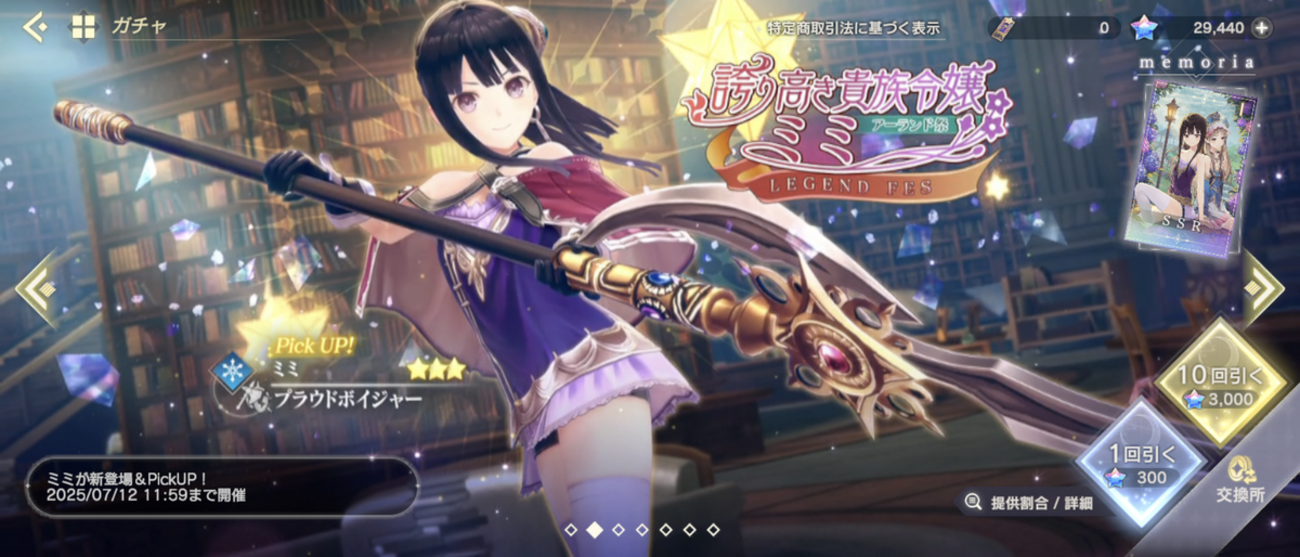Open the 特定商取引法に基づく表示 notice

tap(854, 28)
